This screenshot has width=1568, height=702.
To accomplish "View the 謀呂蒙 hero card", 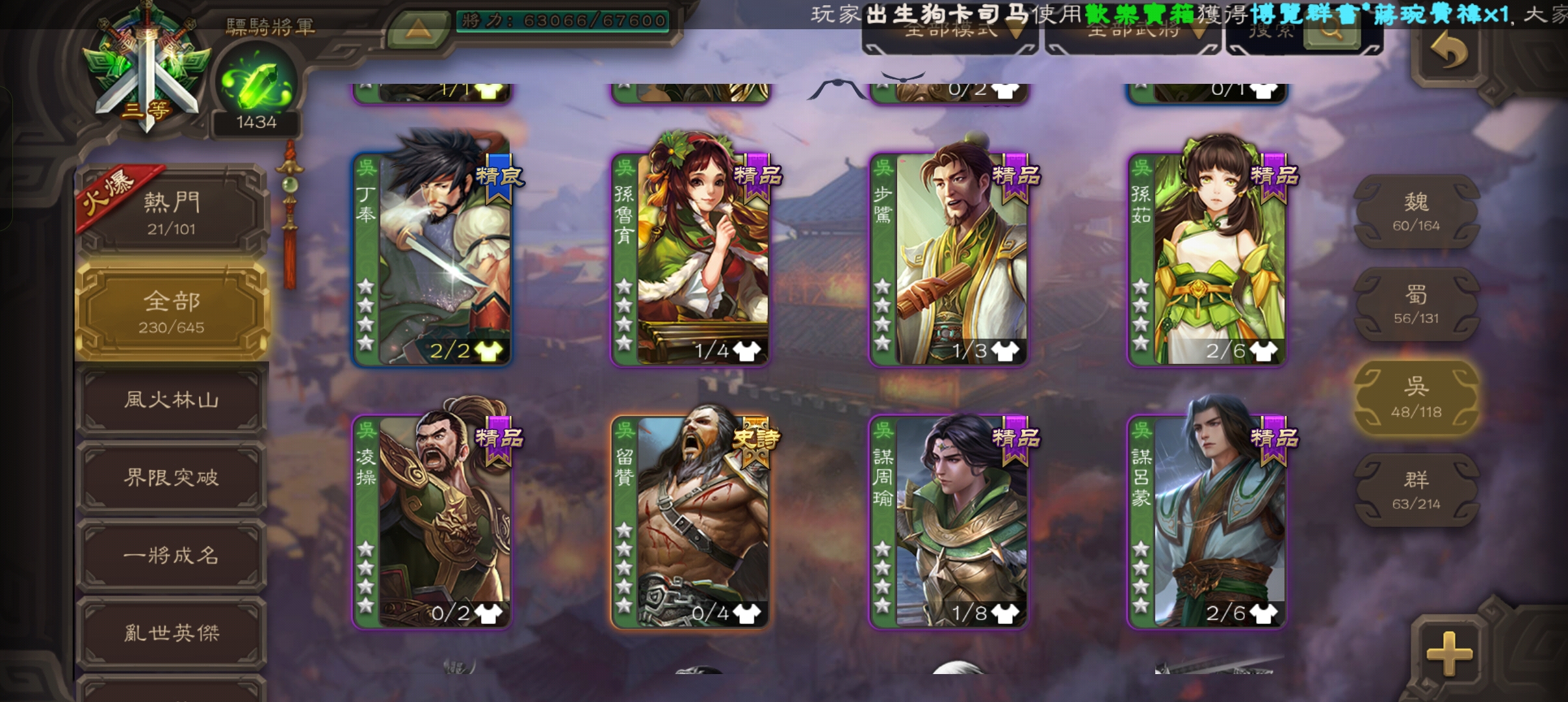I will pos(1207,522).
